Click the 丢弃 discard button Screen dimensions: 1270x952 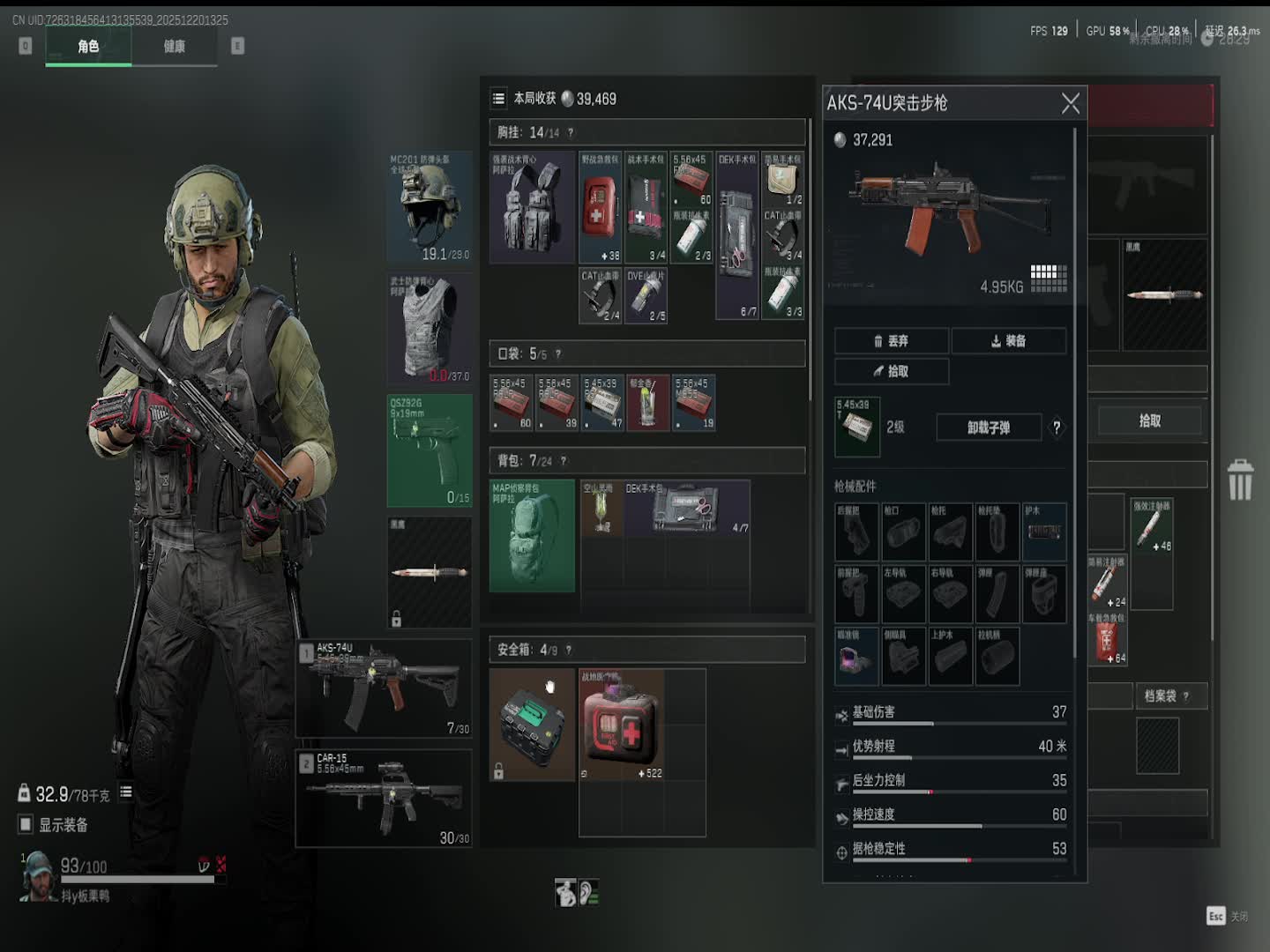tap(892, 341)
